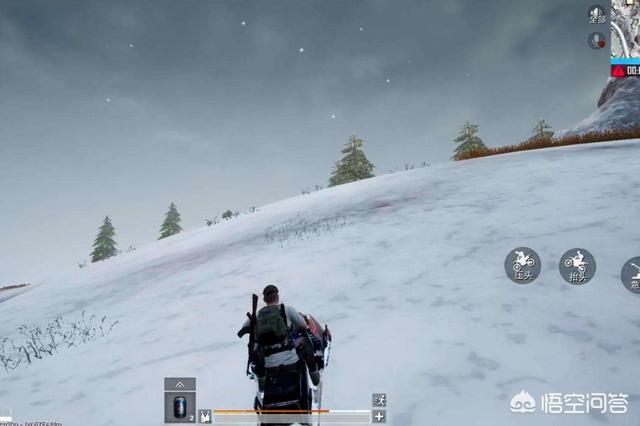Tap the partially visible brake button
The image size is (640, 426).
pos(632,275)
